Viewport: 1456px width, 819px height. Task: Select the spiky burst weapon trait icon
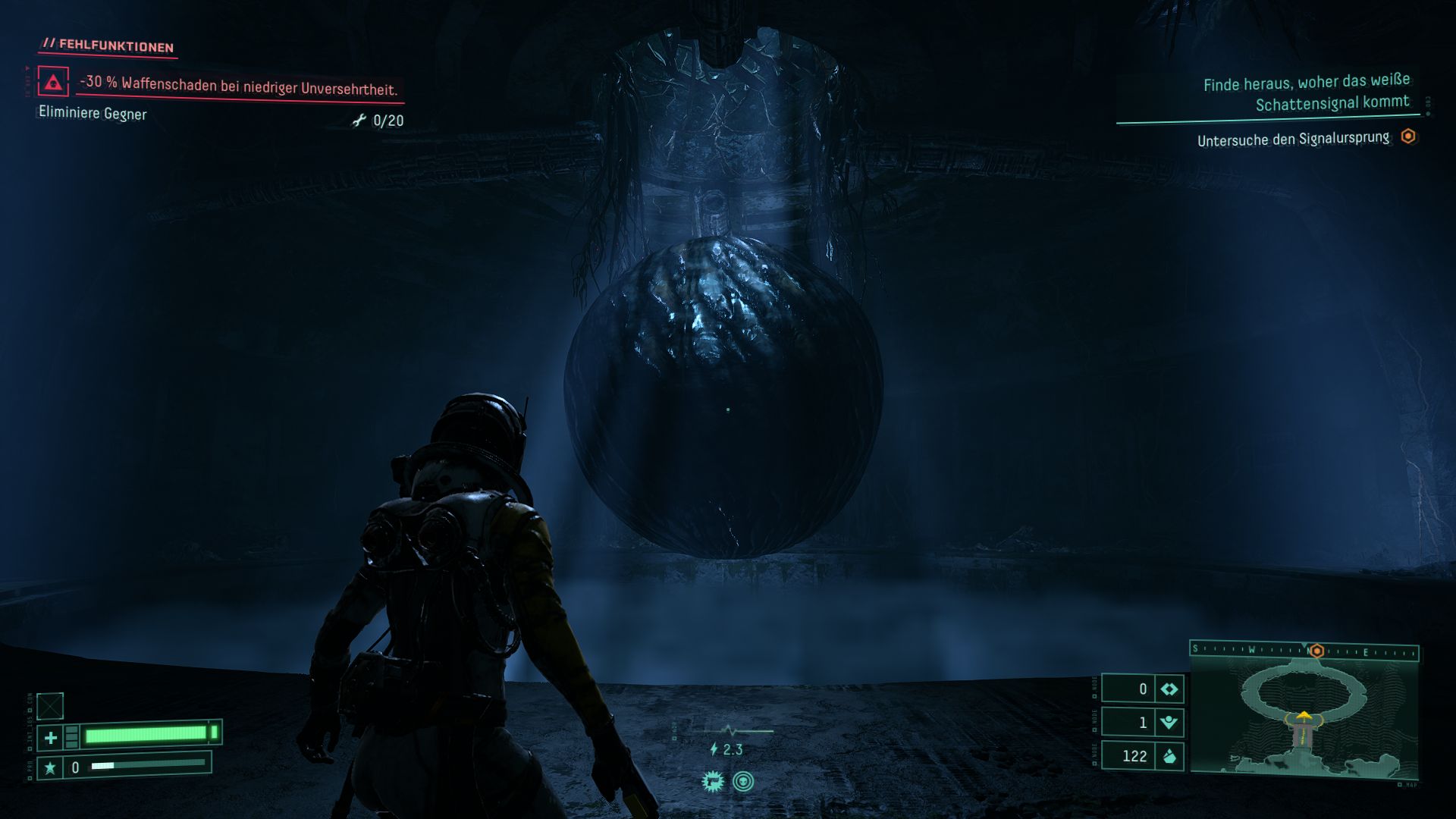pos(713,782)
